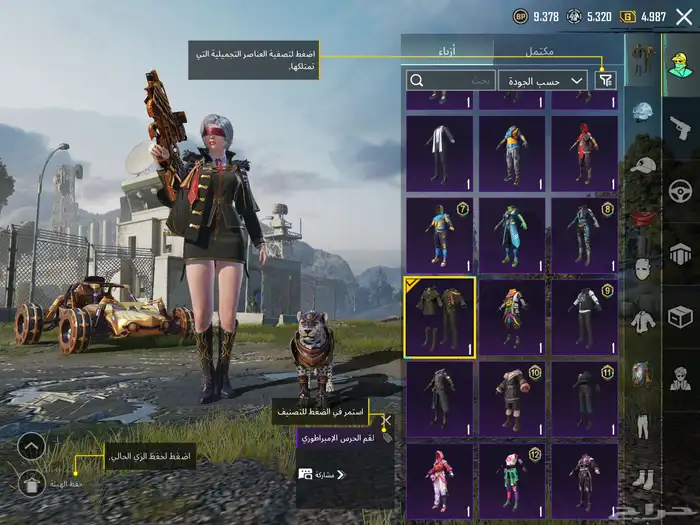The width and height of the screenshot is (700, 525).
Task: Select the pink and white hooded outfit
Action: 440,478
